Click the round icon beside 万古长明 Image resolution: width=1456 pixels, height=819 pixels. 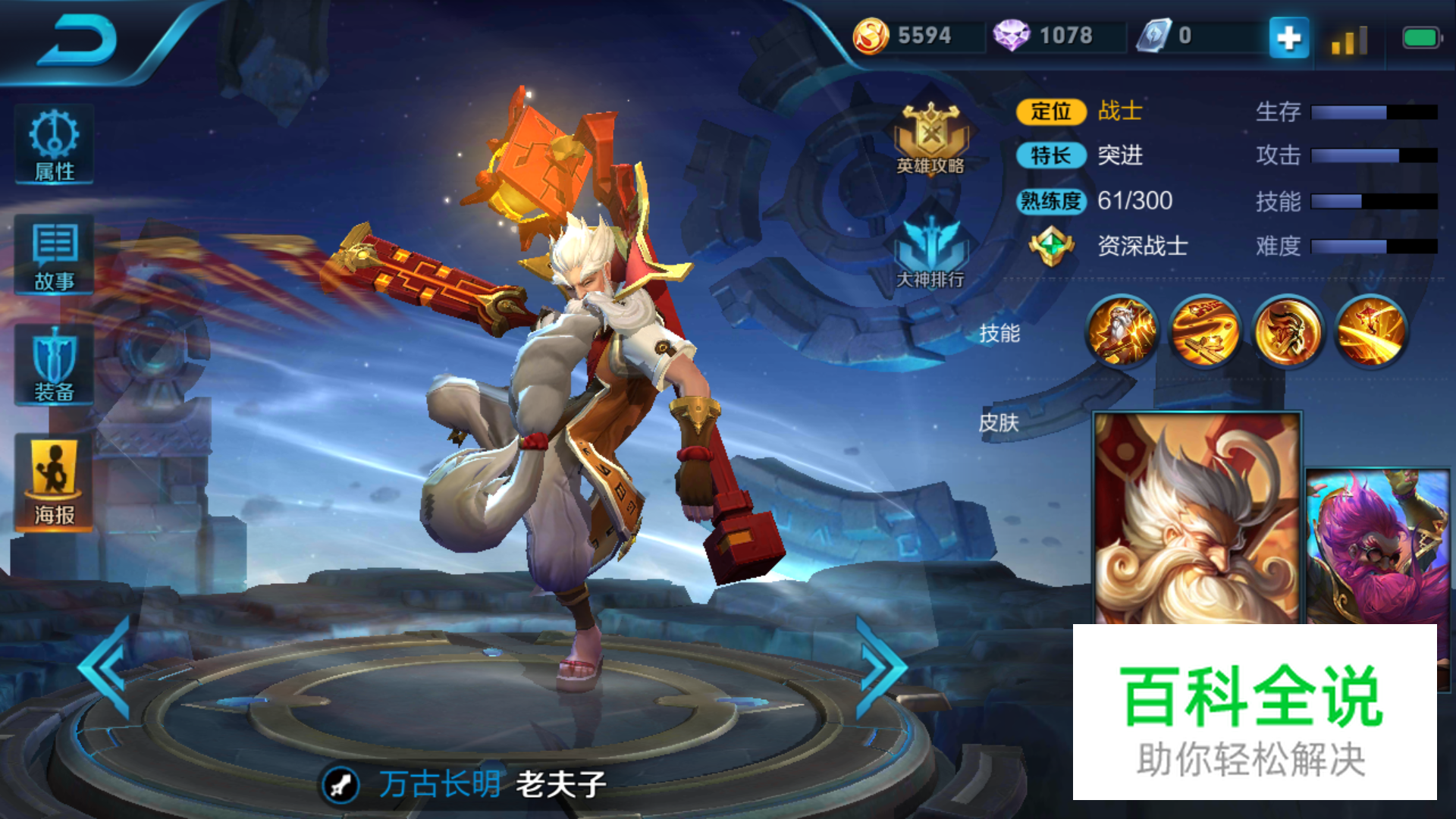pyautogui.click(x=340, y=784)
